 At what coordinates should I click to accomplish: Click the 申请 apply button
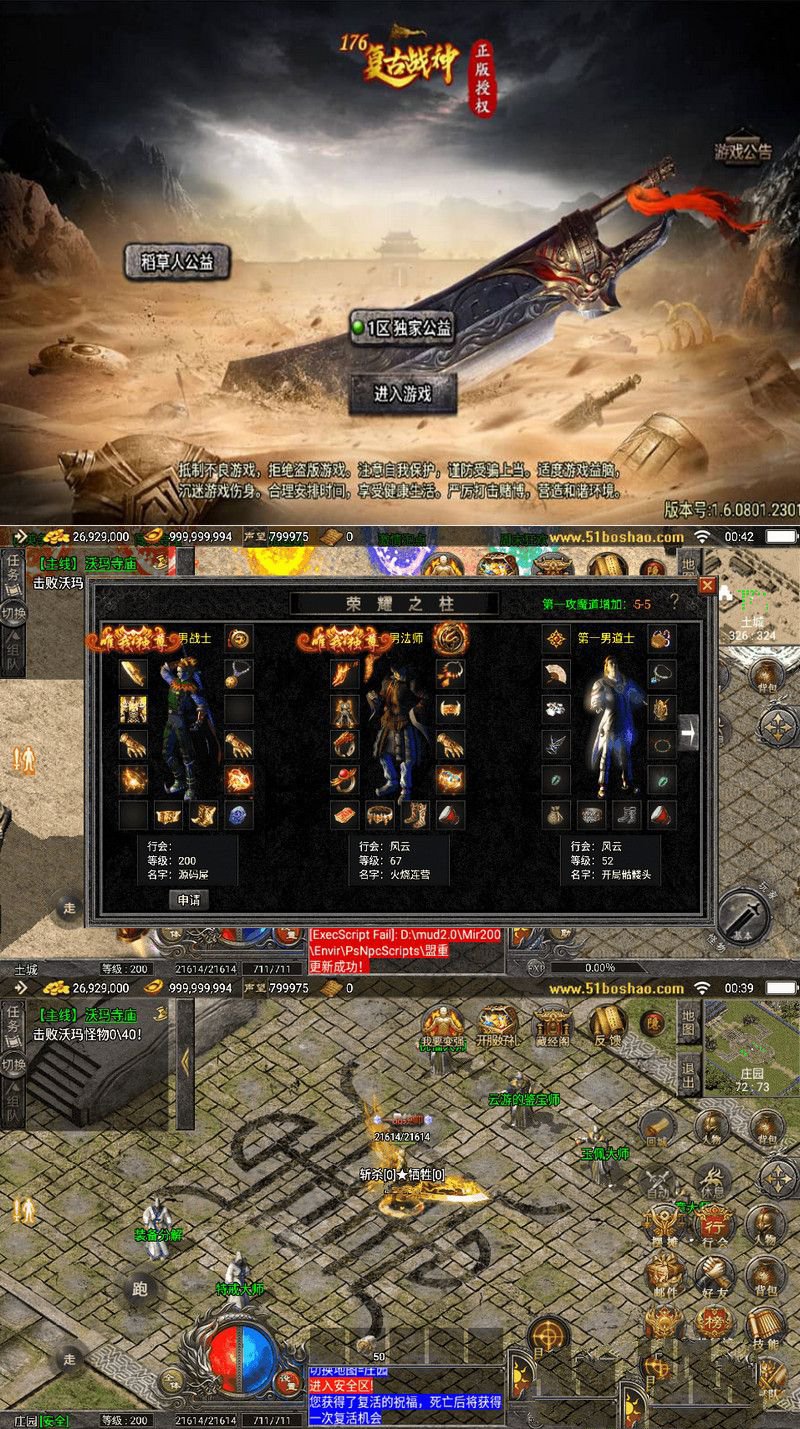(188, 899)
